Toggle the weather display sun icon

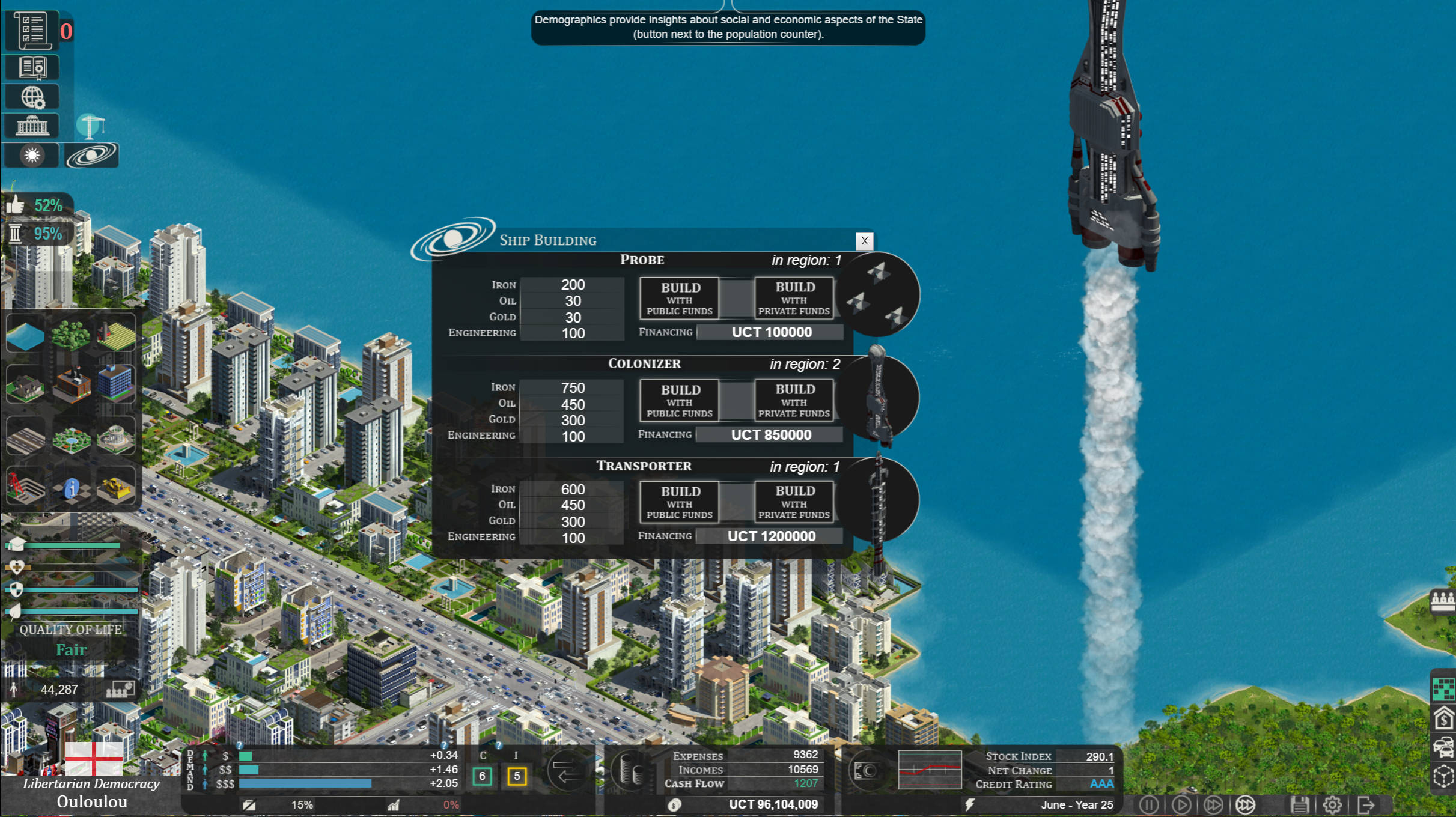31,155
